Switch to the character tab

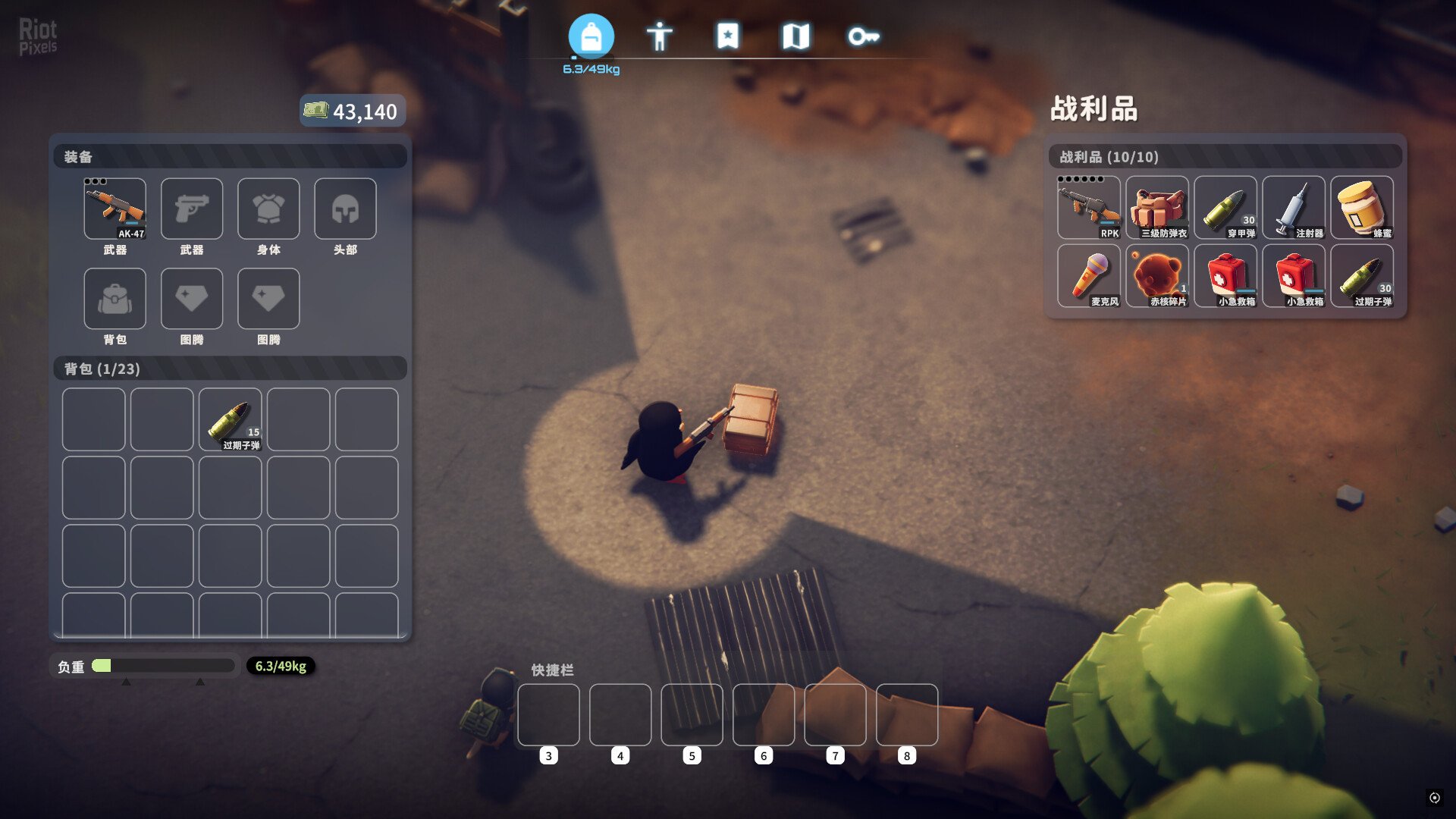[x=660, y=34]
